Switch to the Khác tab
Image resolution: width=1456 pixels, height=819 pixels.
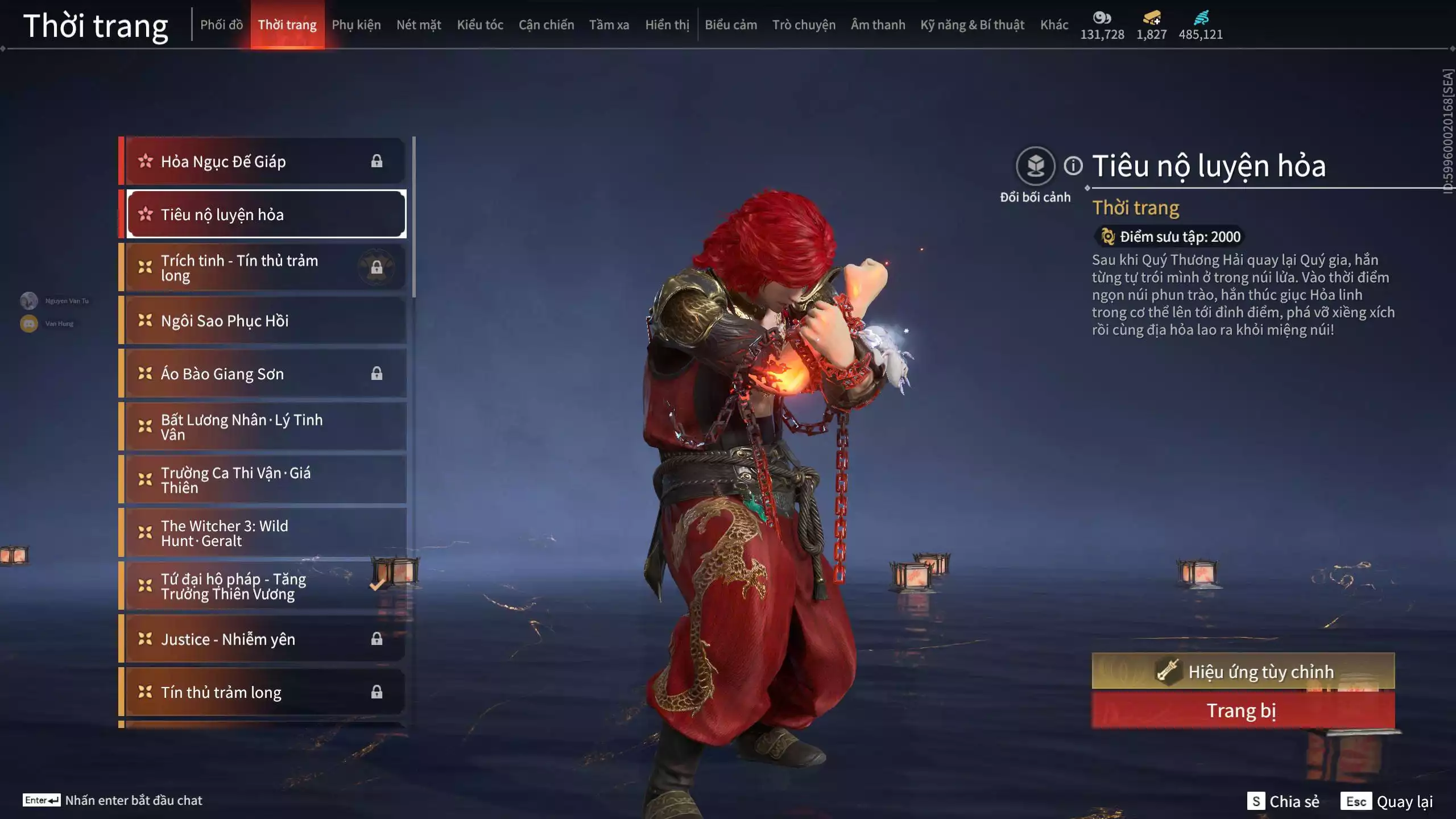(1054, 25)
